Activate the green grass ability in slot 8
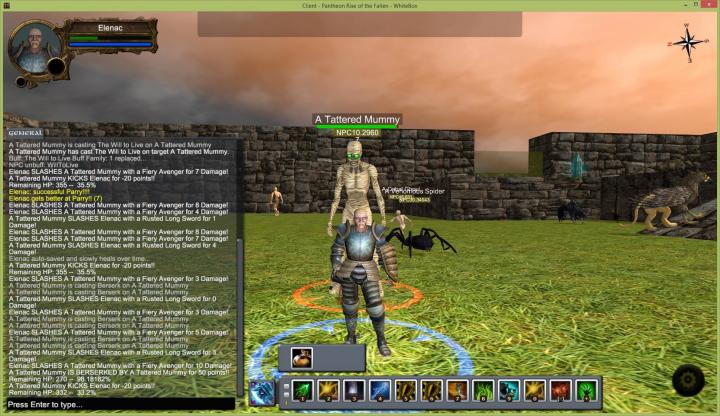 coord(483,391)
